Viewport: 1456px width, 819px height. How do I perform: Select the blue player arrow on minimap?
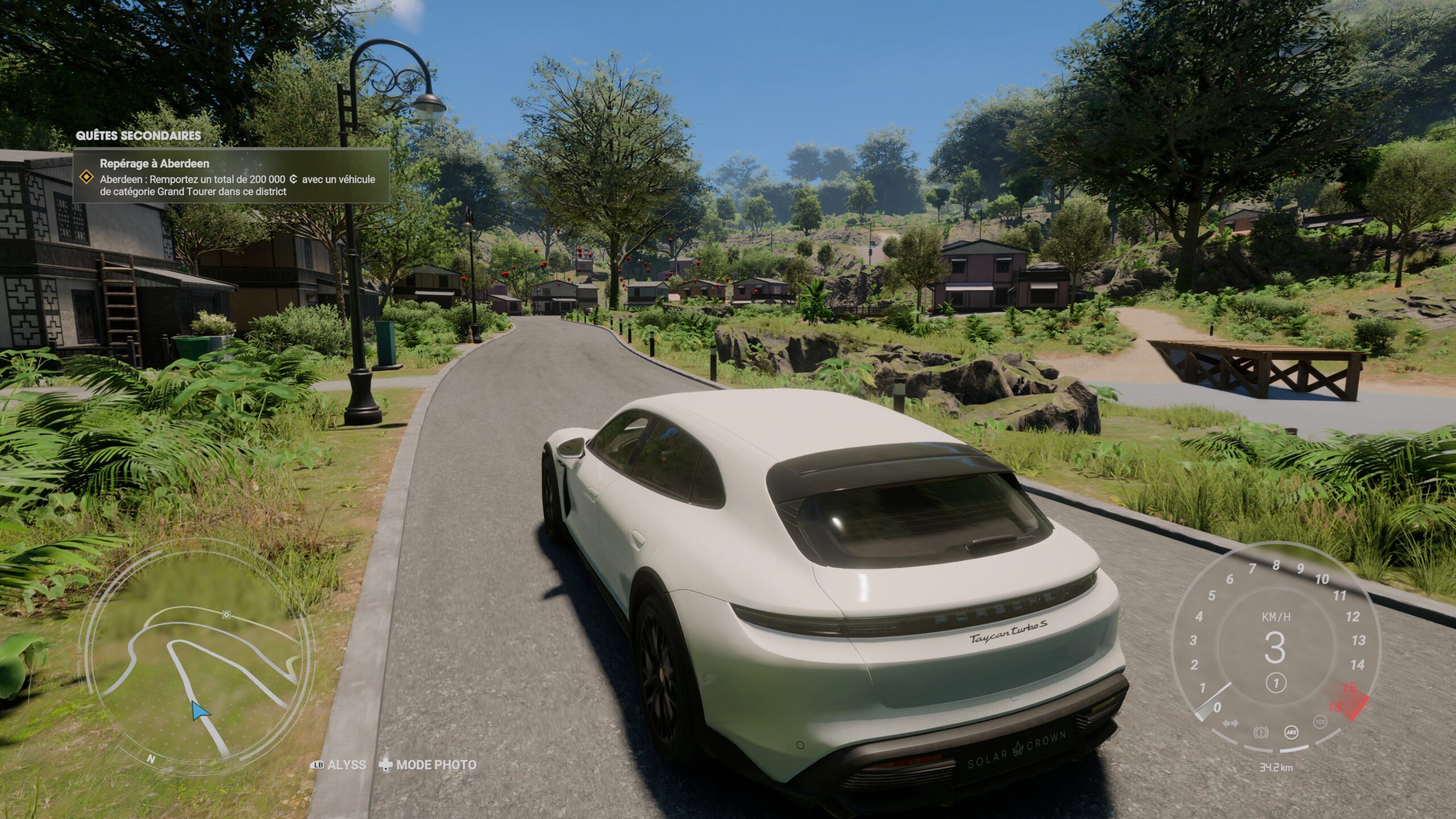(x=199, y=711)
